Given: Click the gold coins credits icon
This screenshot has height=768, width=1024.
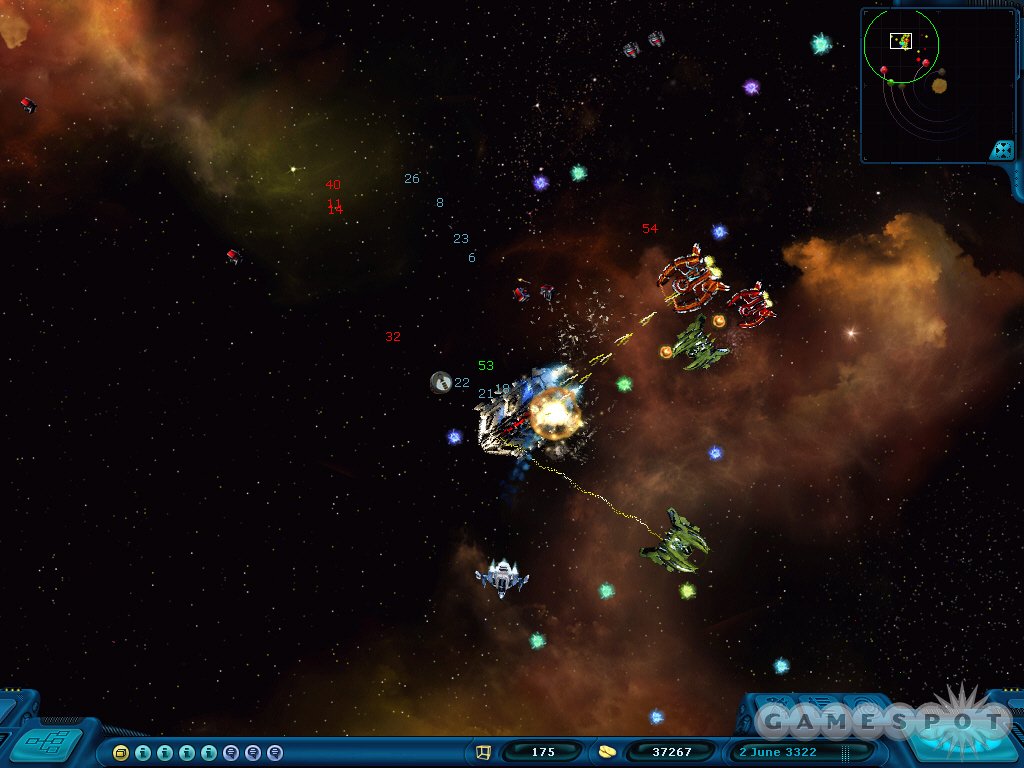Looking at the screenshot, I should tap(607, 752).
